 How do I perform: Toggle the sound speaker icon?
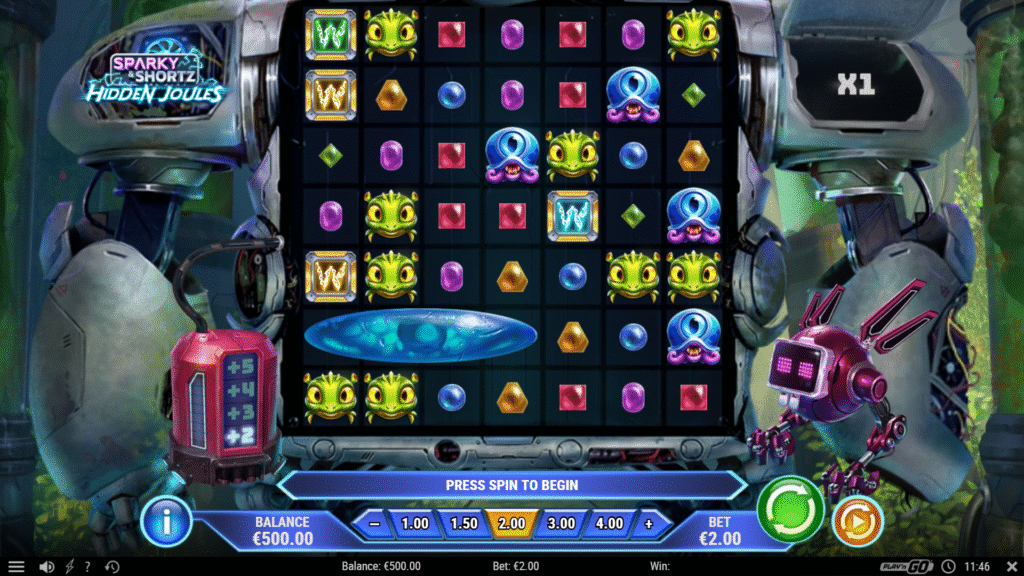point(46,567)
